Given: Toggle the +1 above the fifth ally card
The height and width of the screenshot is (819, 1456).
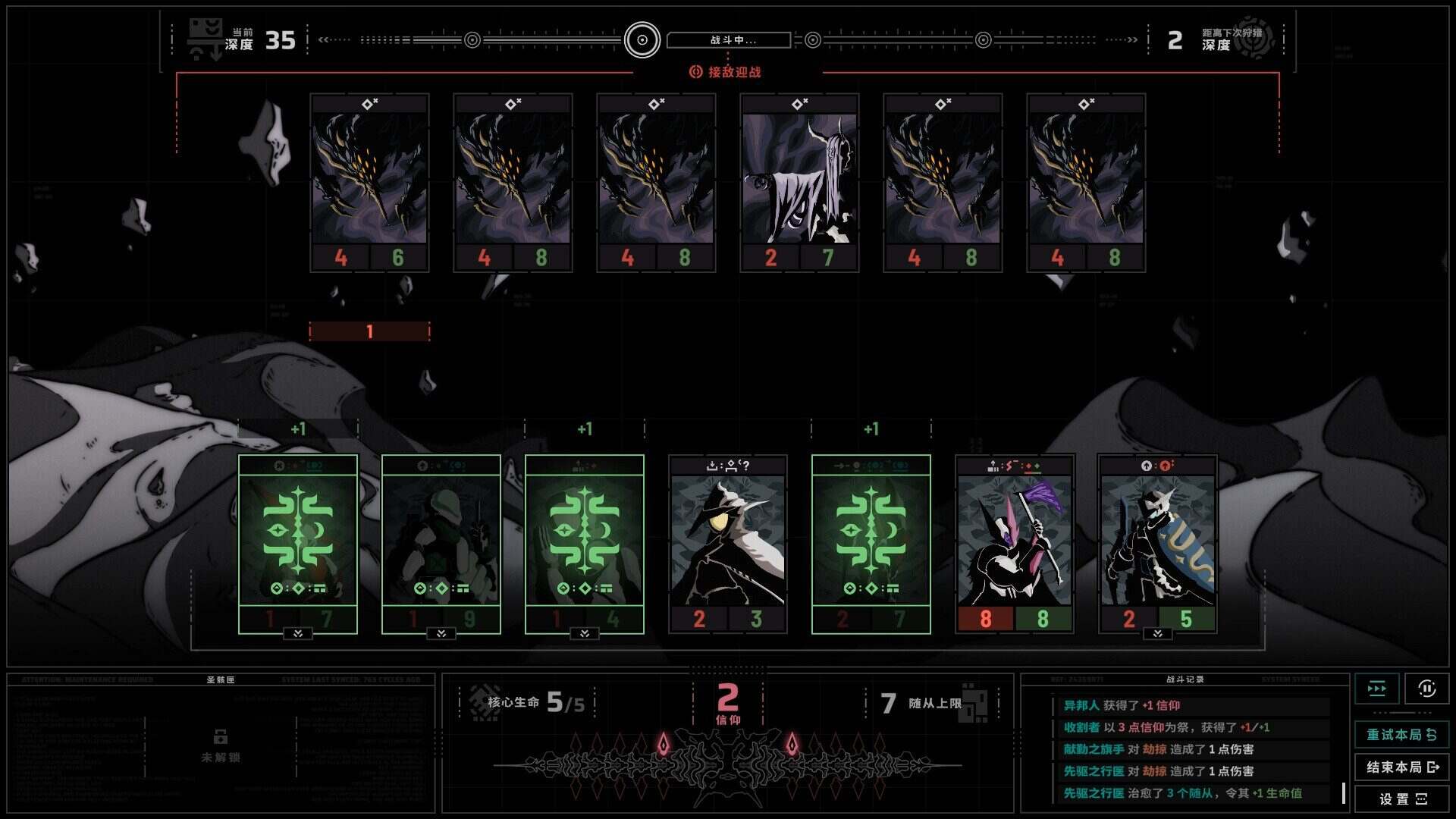Looking at the screenshot, I should [870, 428].
